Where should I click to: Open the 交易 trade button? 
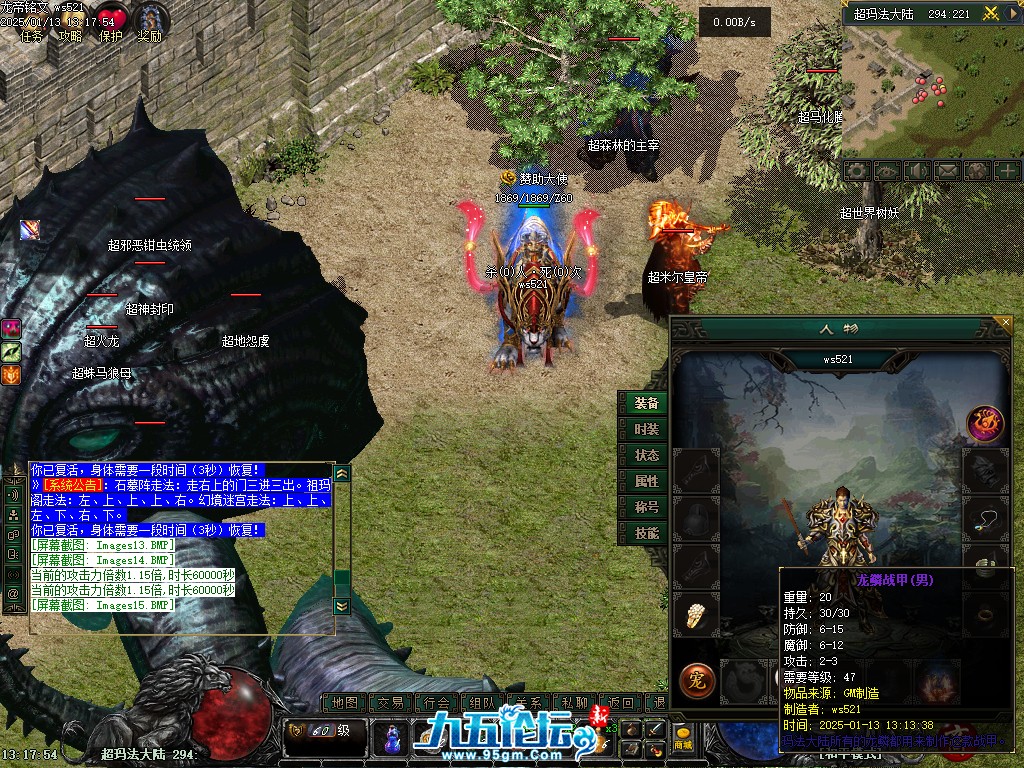coord(391,703)
